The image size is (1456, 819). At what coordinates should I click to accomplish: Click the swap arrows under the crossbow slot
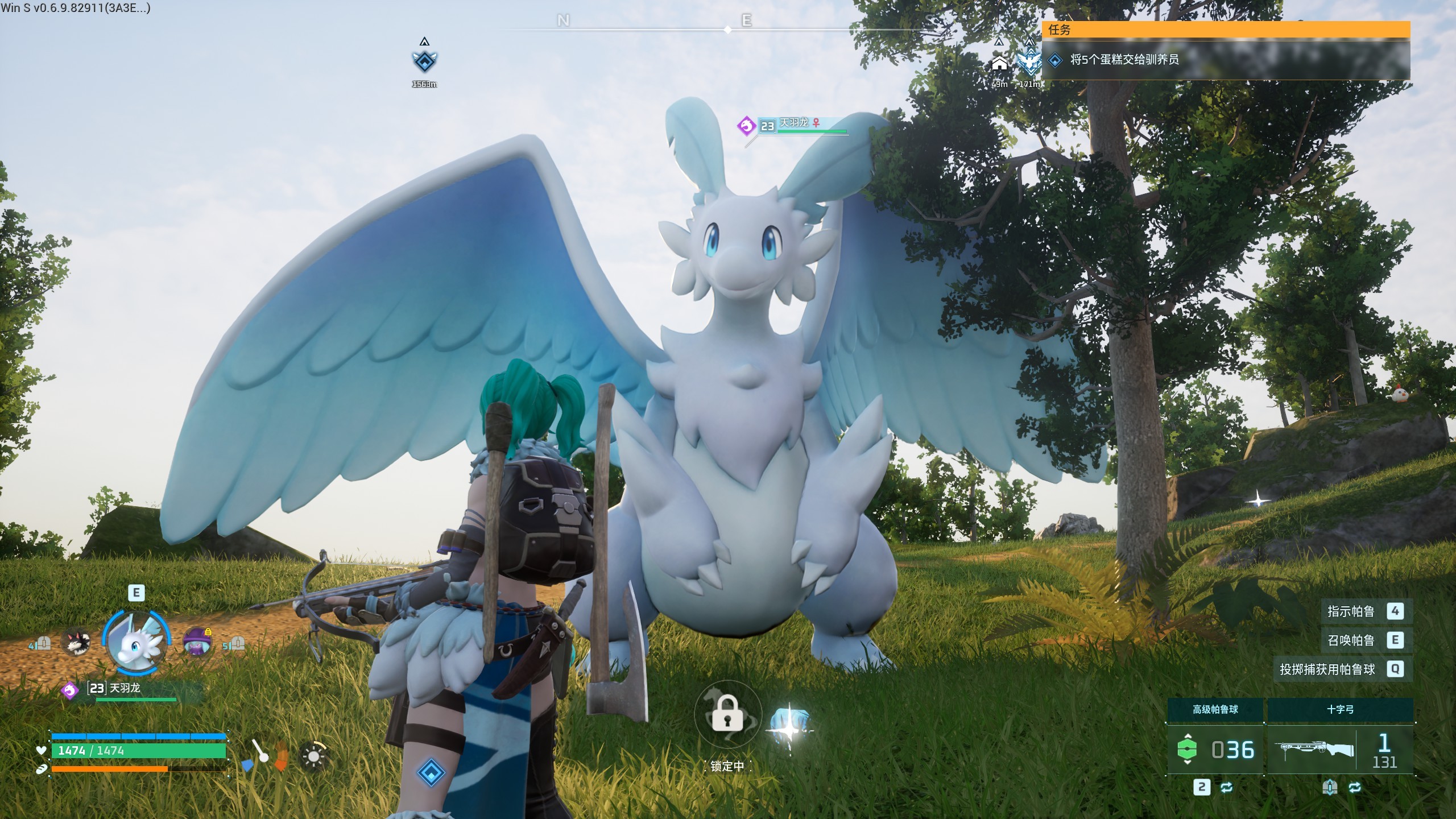(x=1355, y=787)
